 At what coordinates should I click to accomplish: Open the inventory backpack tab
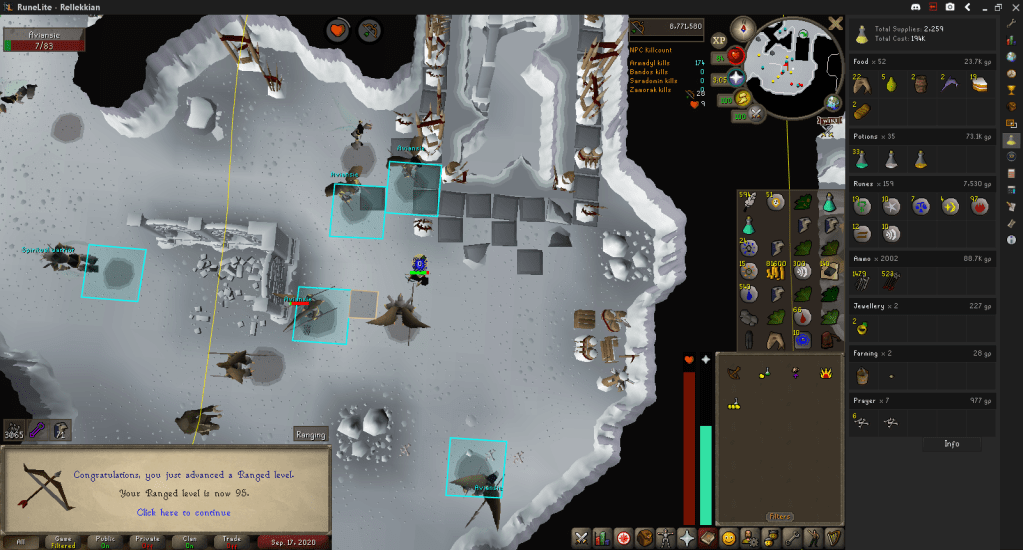click(x=644, y=537)
